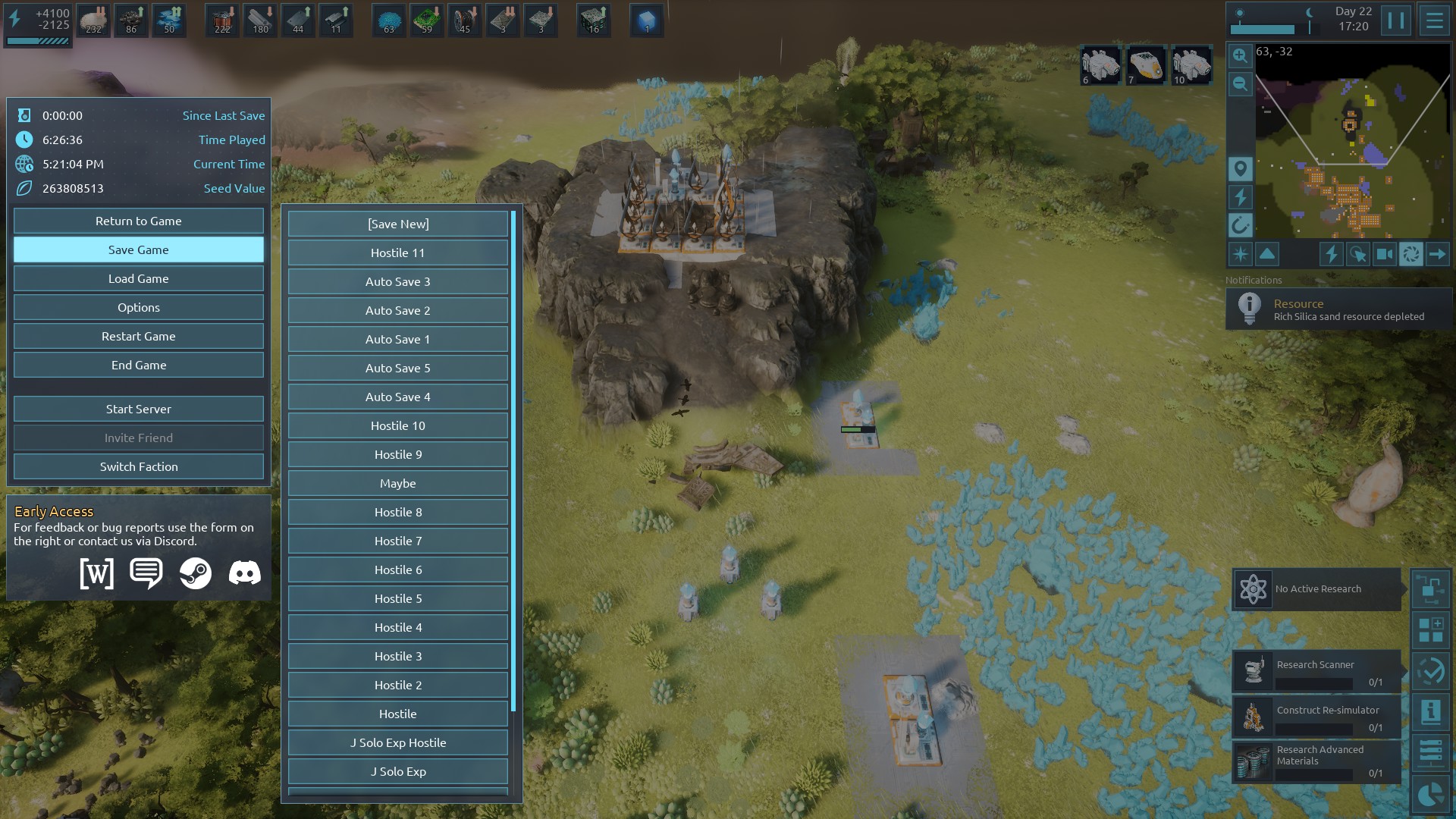1456x819 pixels.
Task: Pick the J Solo Exp Hostile save
Action: (397, 743)
